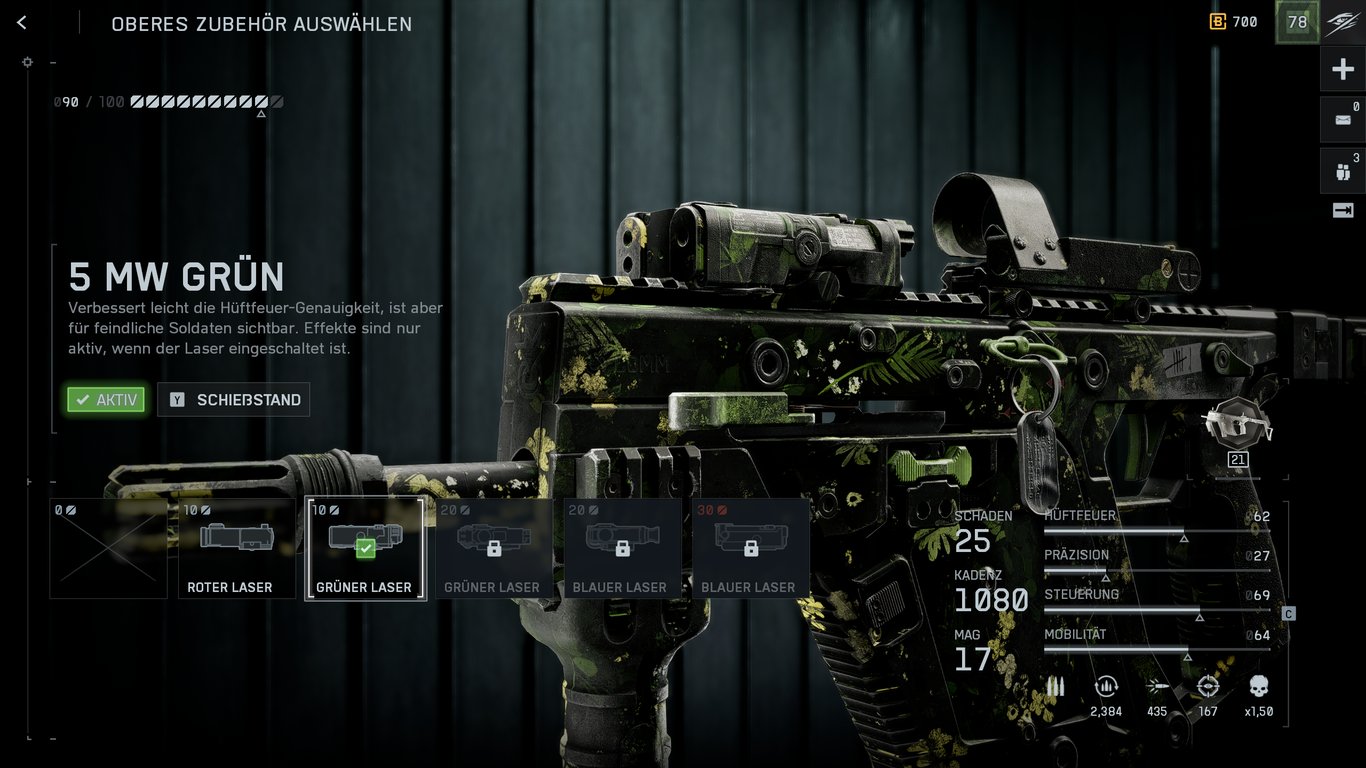The width and height of the screenshot is (1366, 768).
Task: Pick the locked Blauer Laser costing 30
Action: tap(750, 548)
